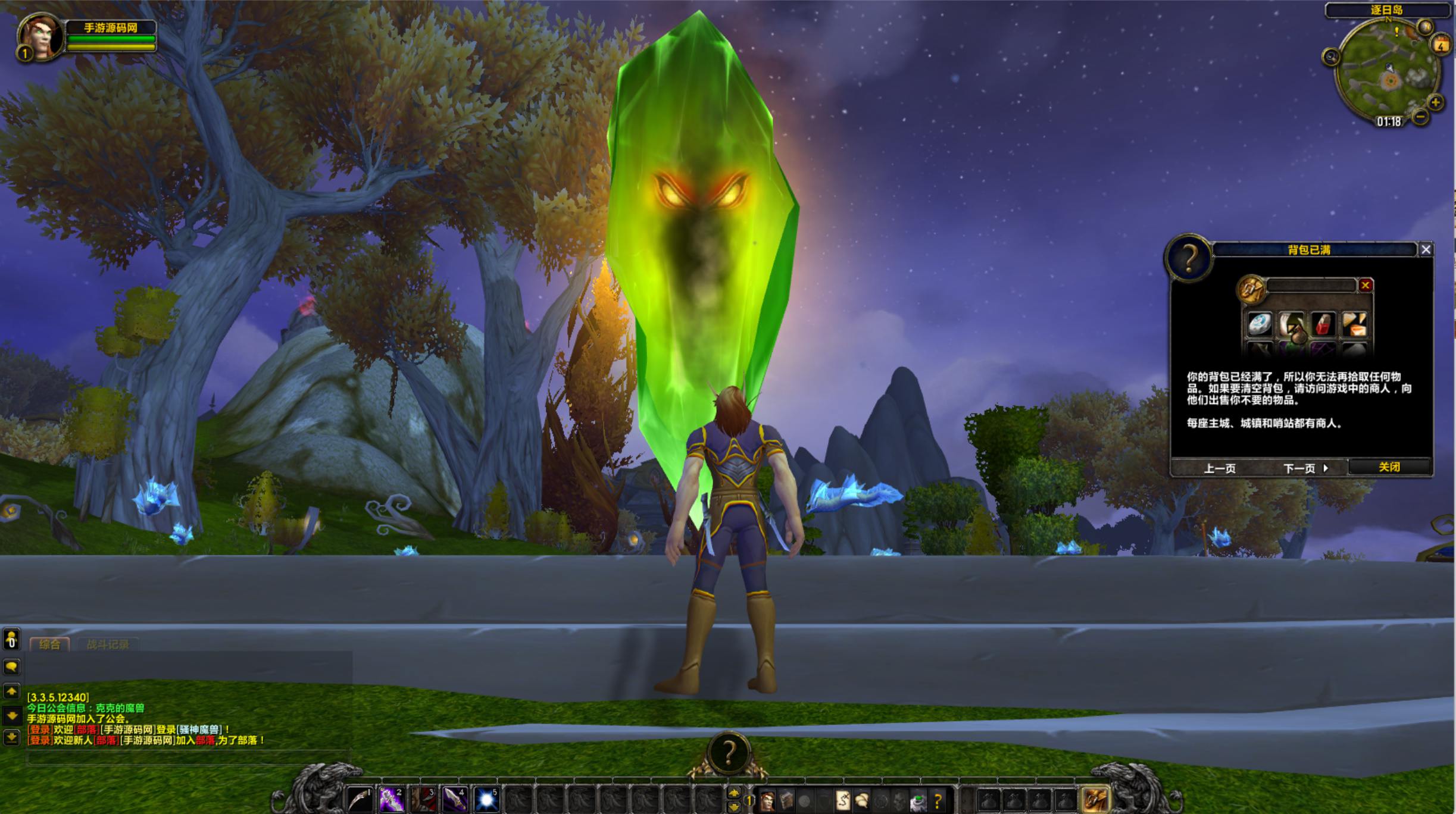Open the main backpack at bar's end
Viewport: 1456px width, 814px height.
pyautogui.click(x=1095, y=799)
